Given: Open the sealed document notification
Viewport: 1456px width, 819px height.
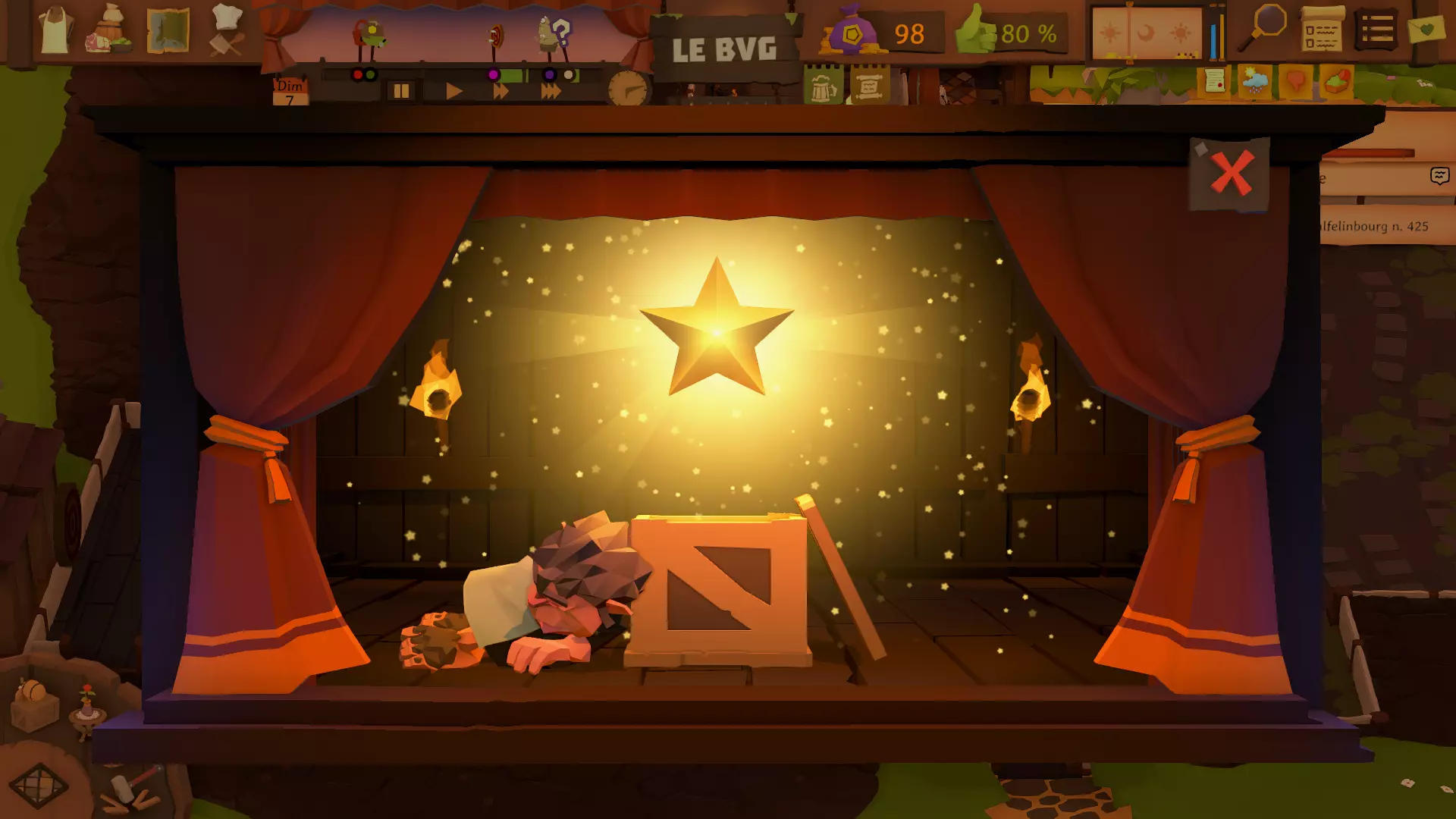Looking at the screenshot, I should pyautogui.click(x=1214, y=80).
